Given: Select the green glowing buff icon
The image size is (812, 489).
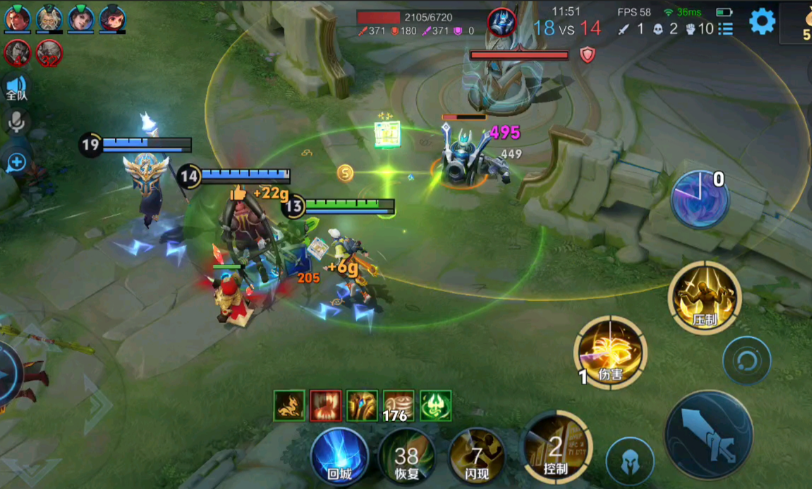Looking at the screenshot, I should point(435,405).
